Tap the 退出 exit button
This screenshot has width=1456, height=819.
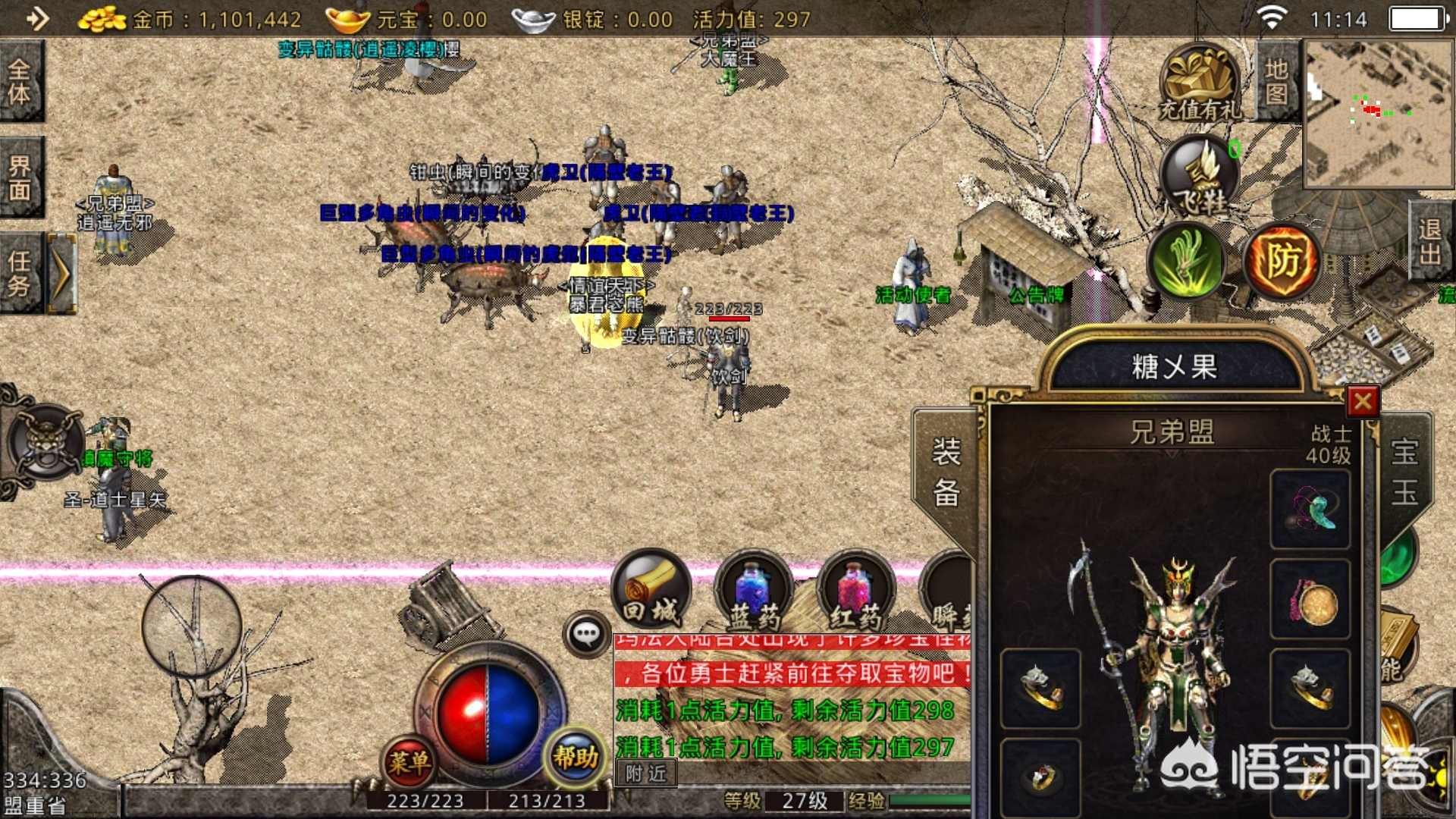click(1430, 241)
